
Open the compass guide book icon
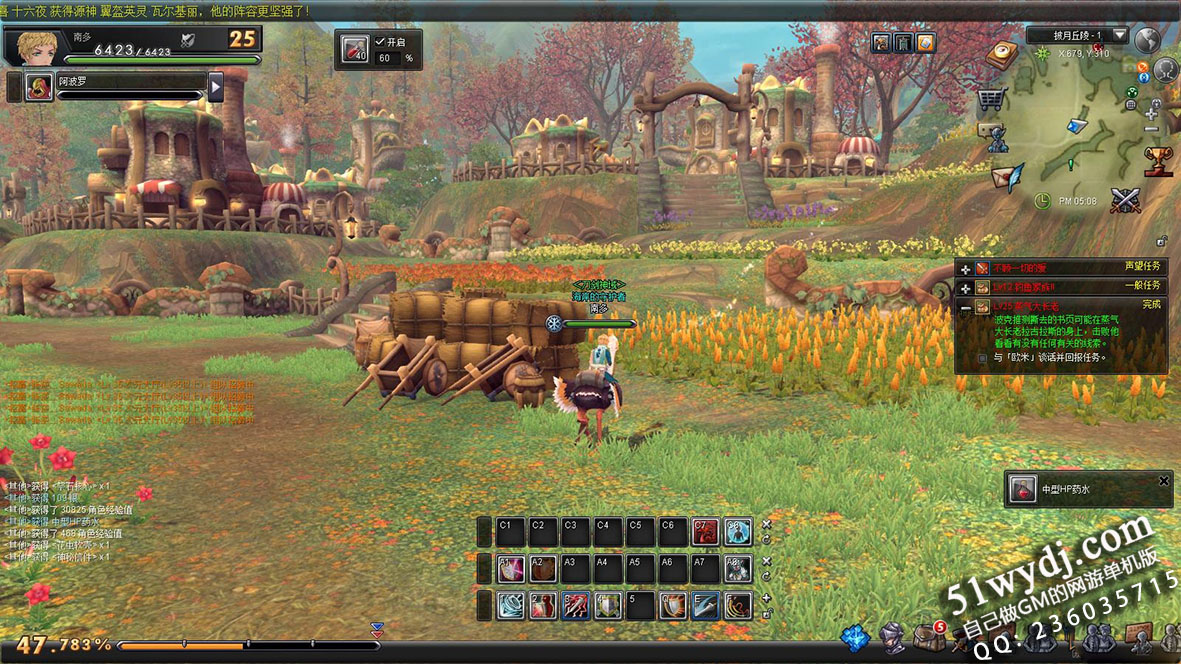pos(1001,56)
